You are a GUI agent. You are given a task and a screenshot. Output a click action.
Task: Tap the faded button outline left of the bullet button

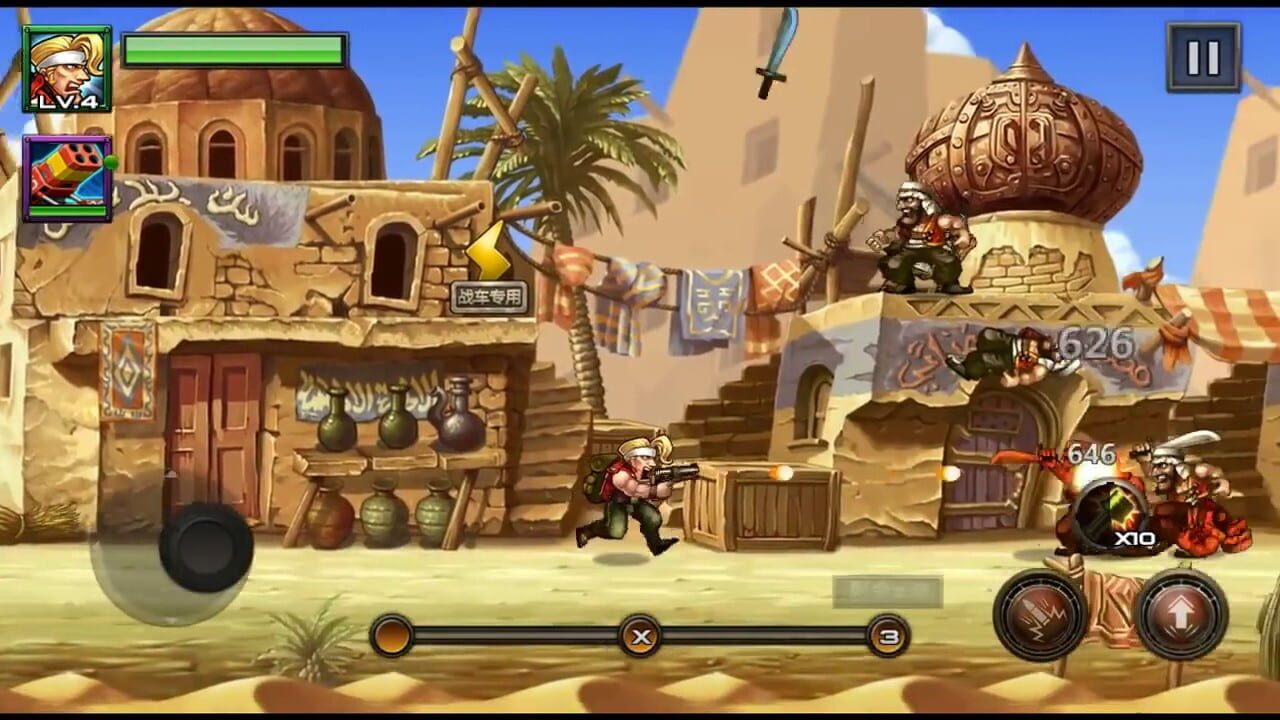pos(887,590)
